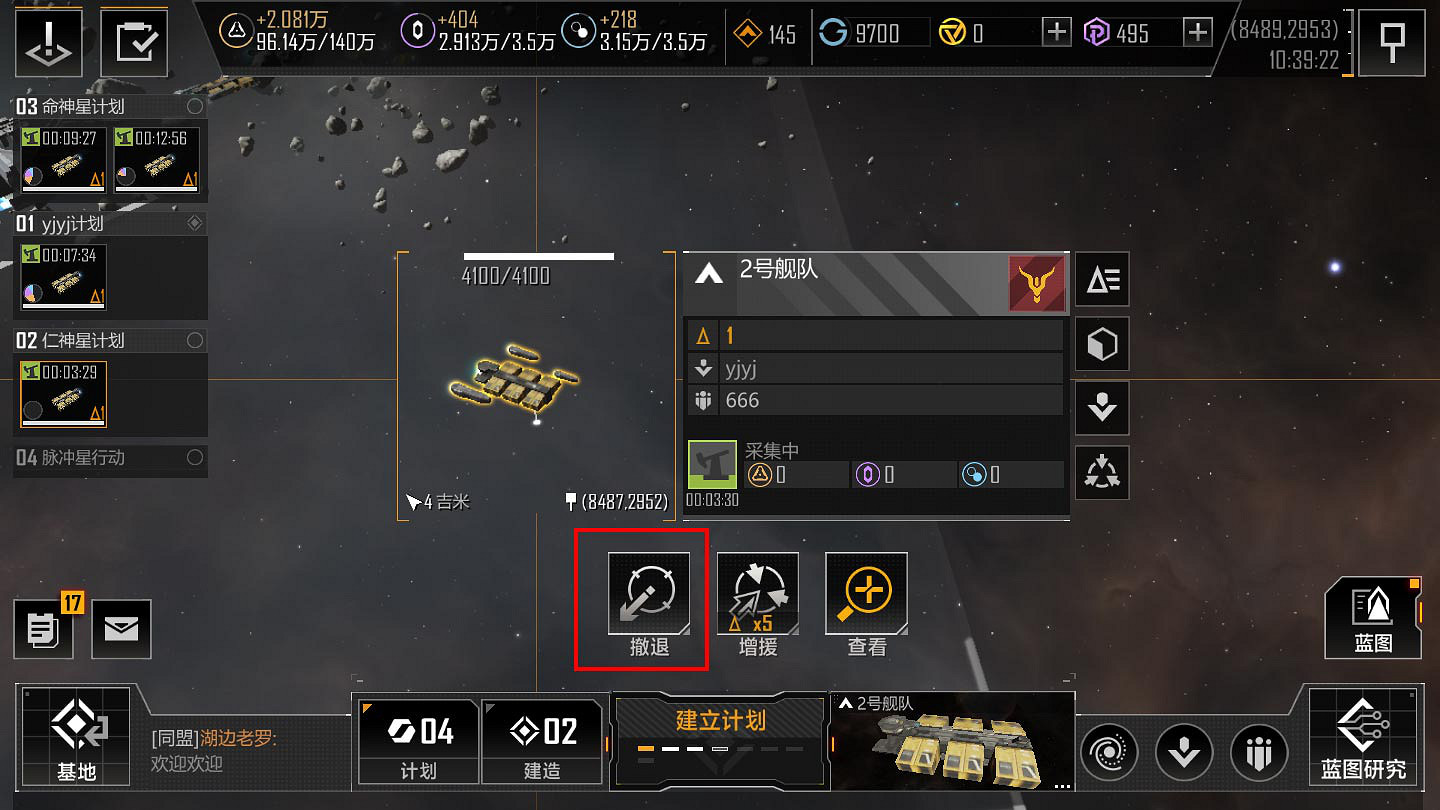Open the 建造 02 tab
The image size is (1440, 810).
(542, 740)
